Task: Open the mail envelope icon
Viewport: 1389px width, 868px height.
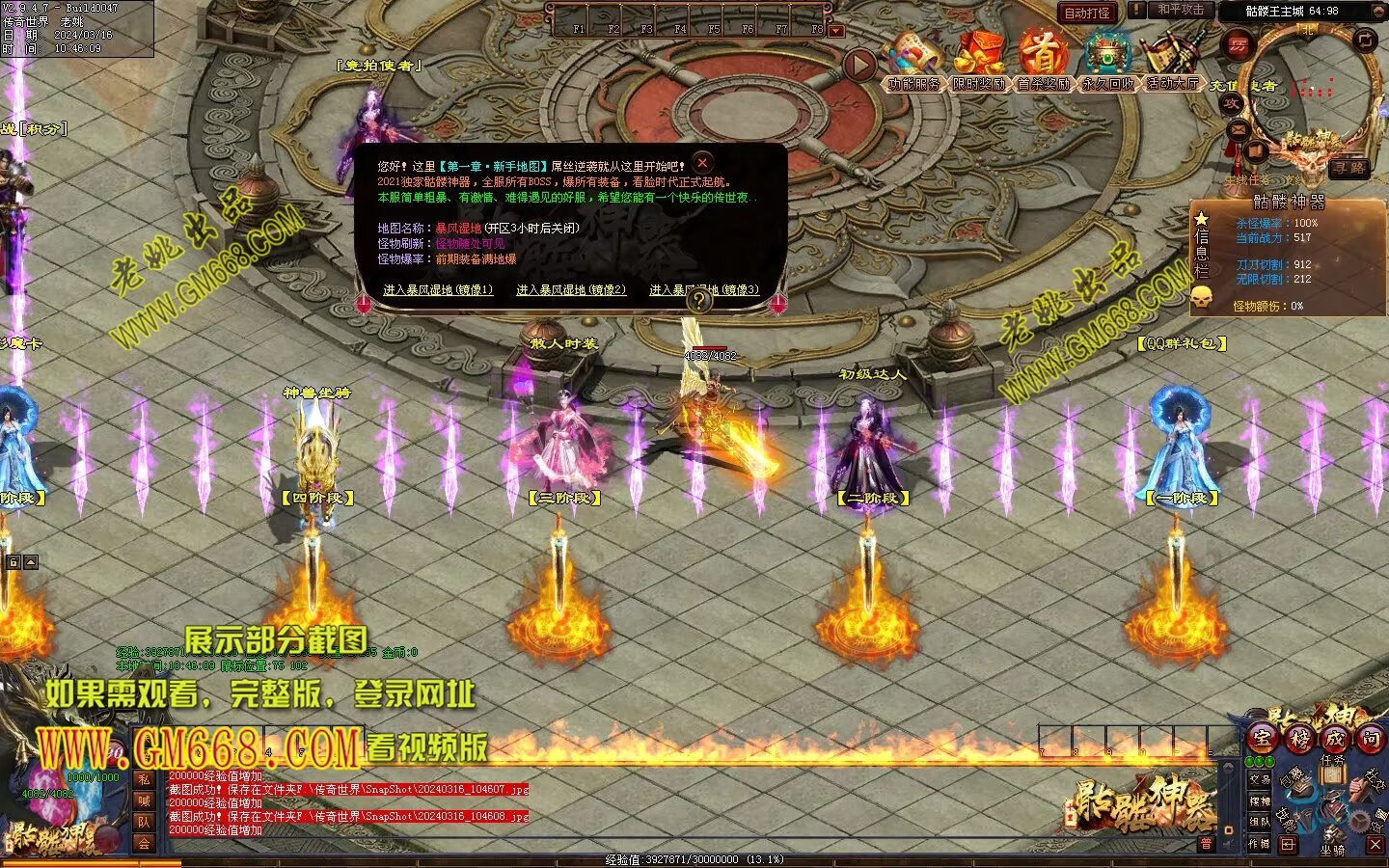Action: pyautogui.click(x=1238, y=128)
